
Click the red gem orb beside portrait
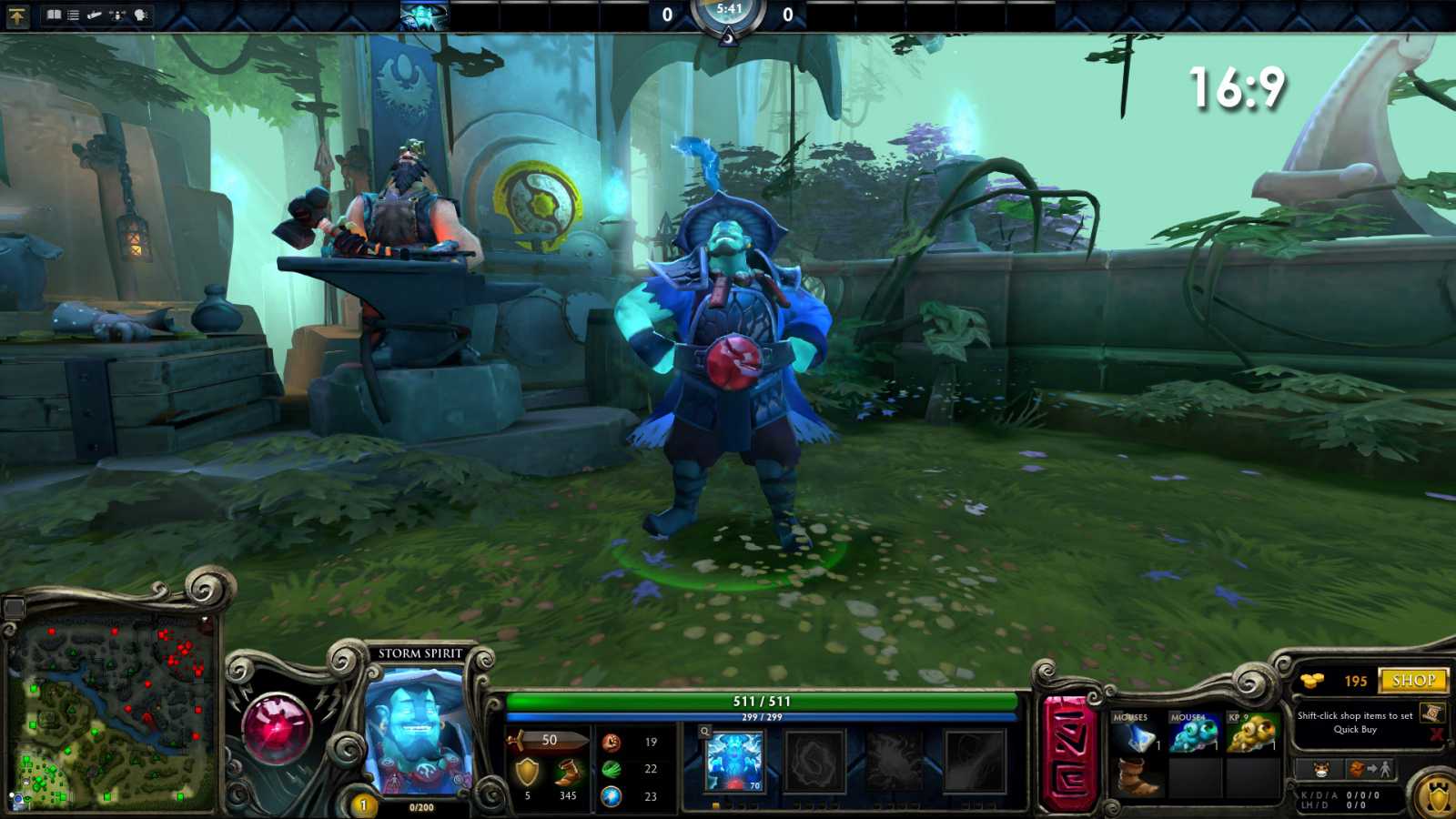click(276, 728)
